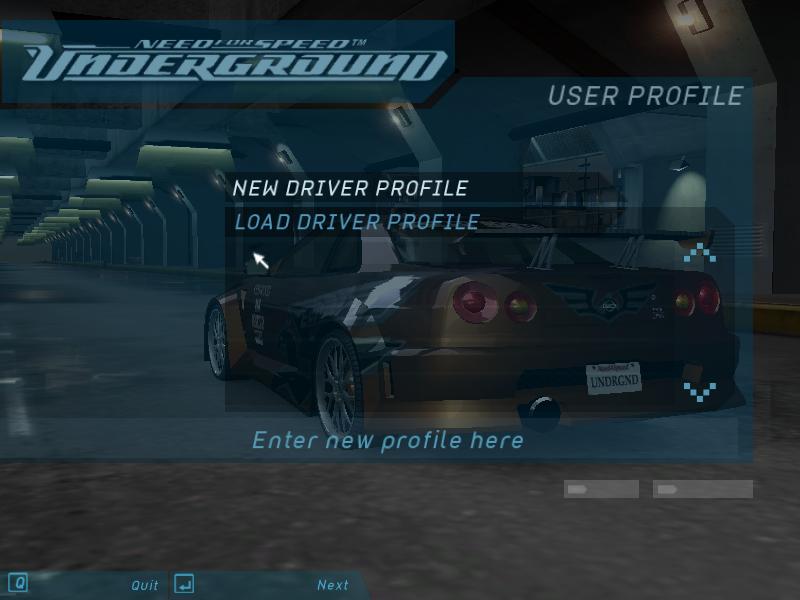This screenshot has height=600, width=800.
Task: Continue with the Next option
Action: point(333,585)
